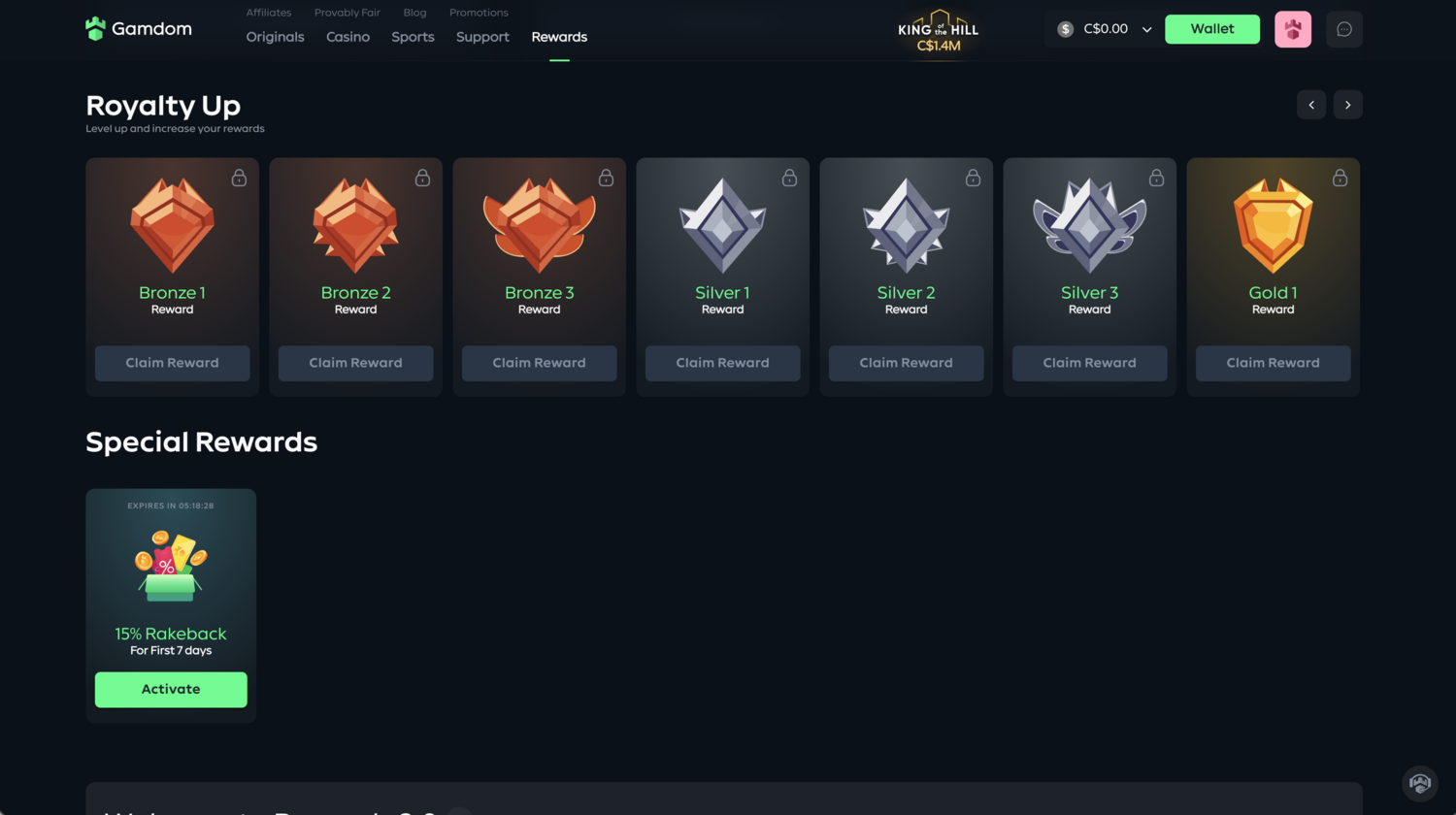Claim the Bronze 1 reward
Viewport: 1456px width, 815px height.
[172, 363]
